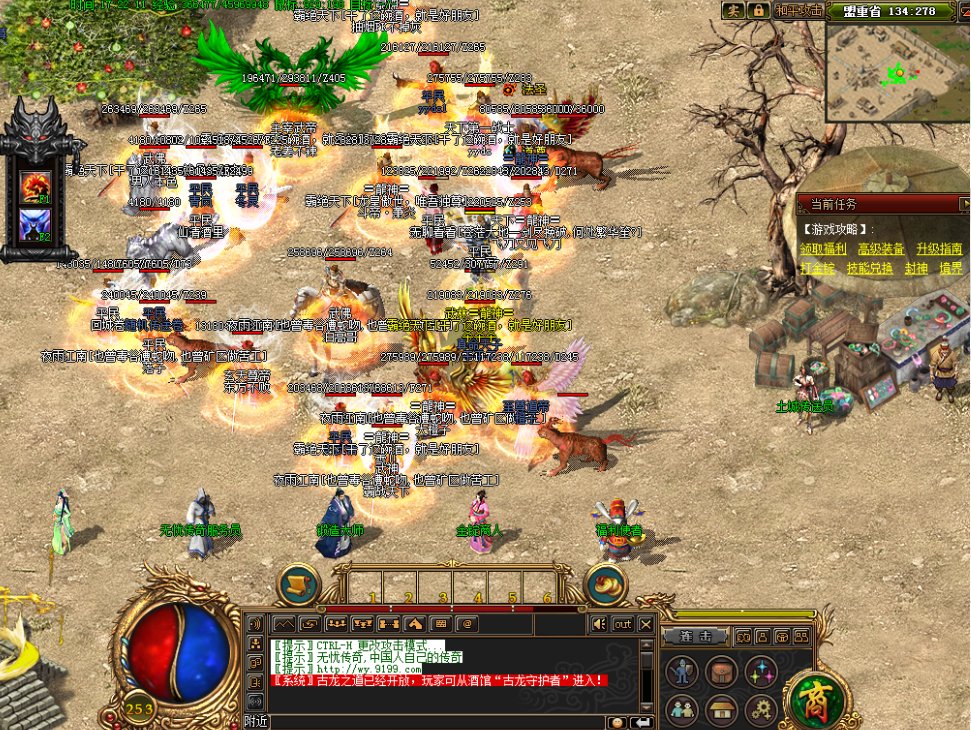Open the 商 shop round button
Viewport: 971px width, 730px height.
817,700
